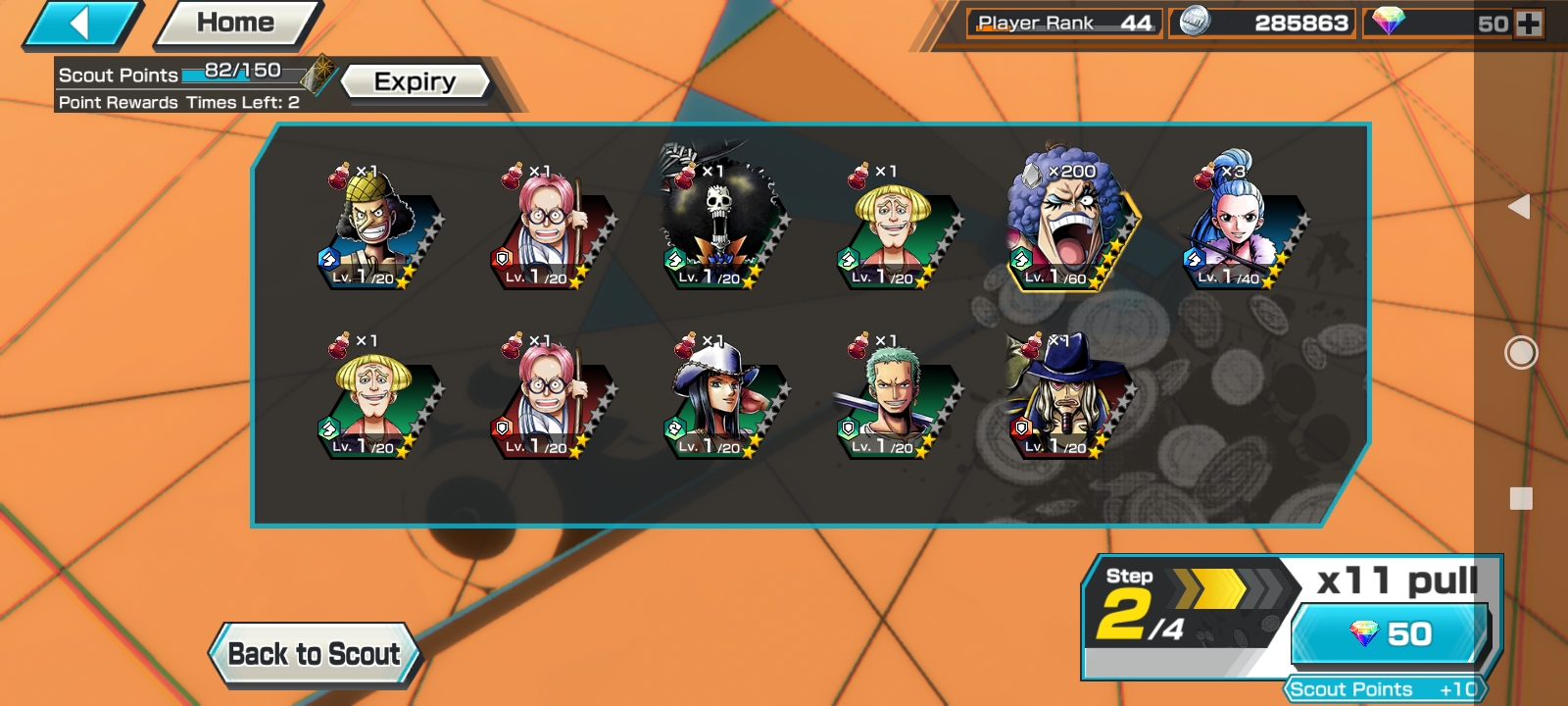Tap the Android home circle button
The height and width of the screenshot is (706, 1568).
pos(1520,352)
